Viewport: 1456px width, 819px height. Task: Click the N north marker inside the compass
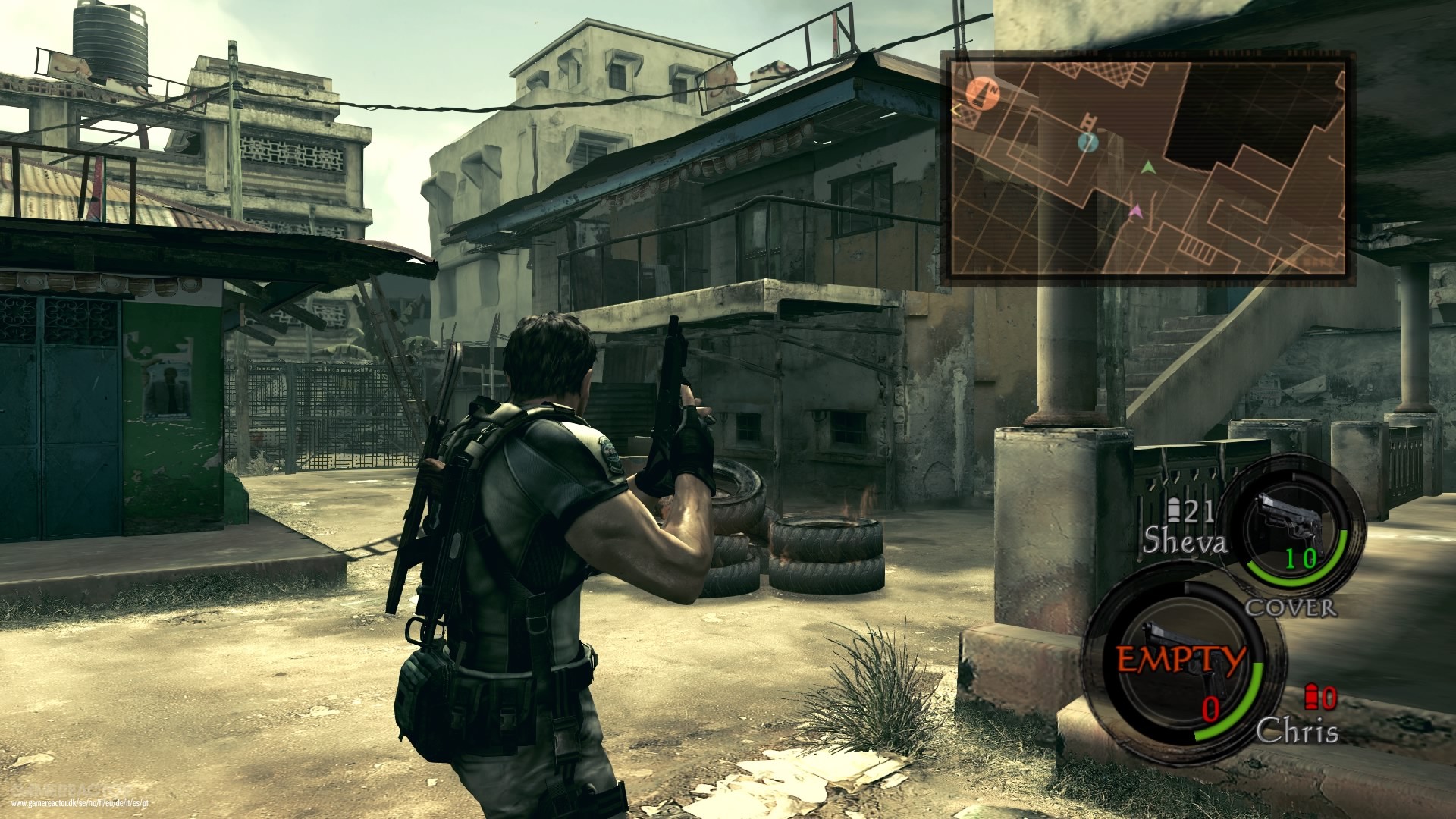click(993, 89)
